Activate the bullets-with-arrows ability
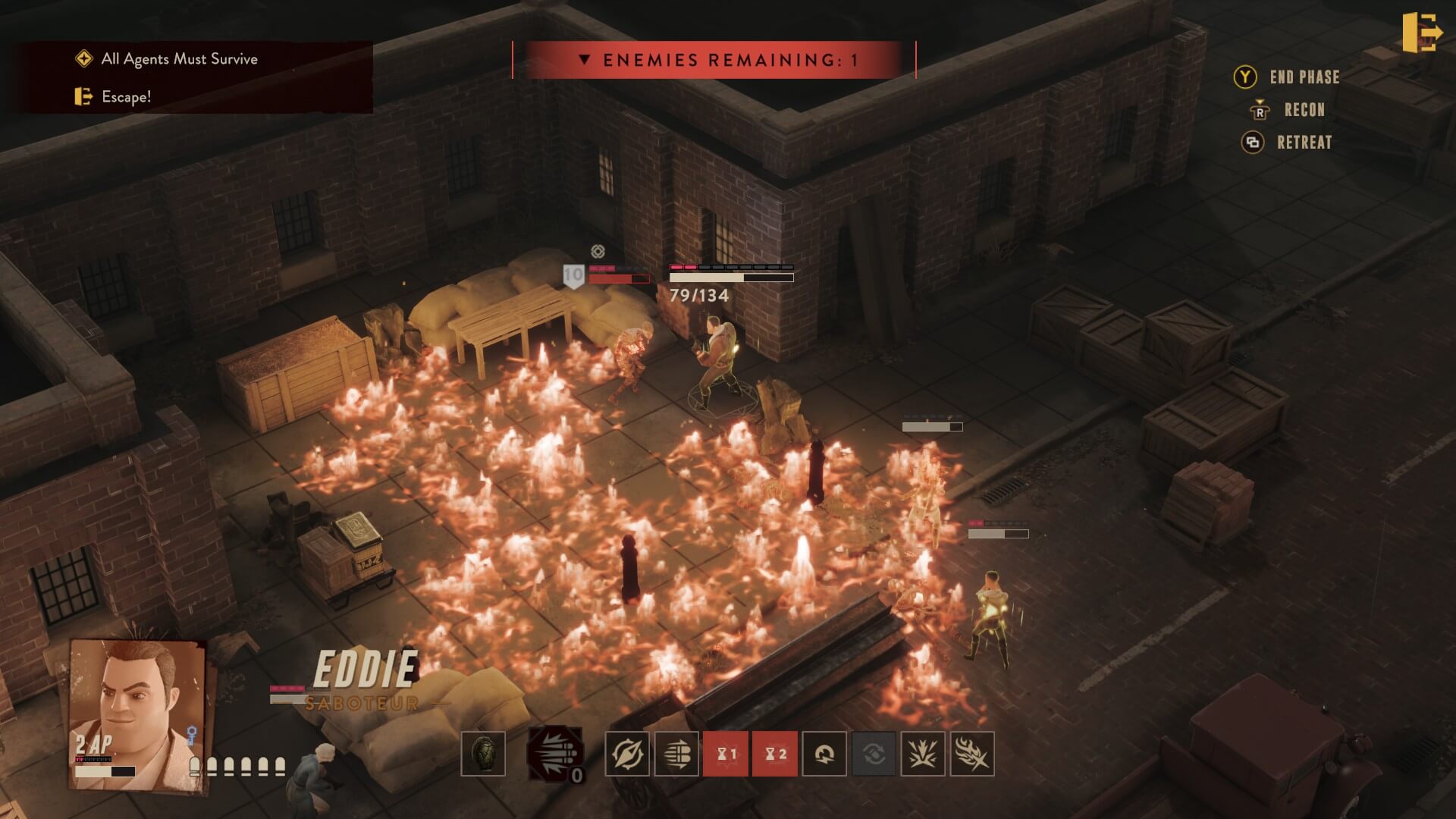This screenshot has height=819, width=1456. (x=676, y=754)
